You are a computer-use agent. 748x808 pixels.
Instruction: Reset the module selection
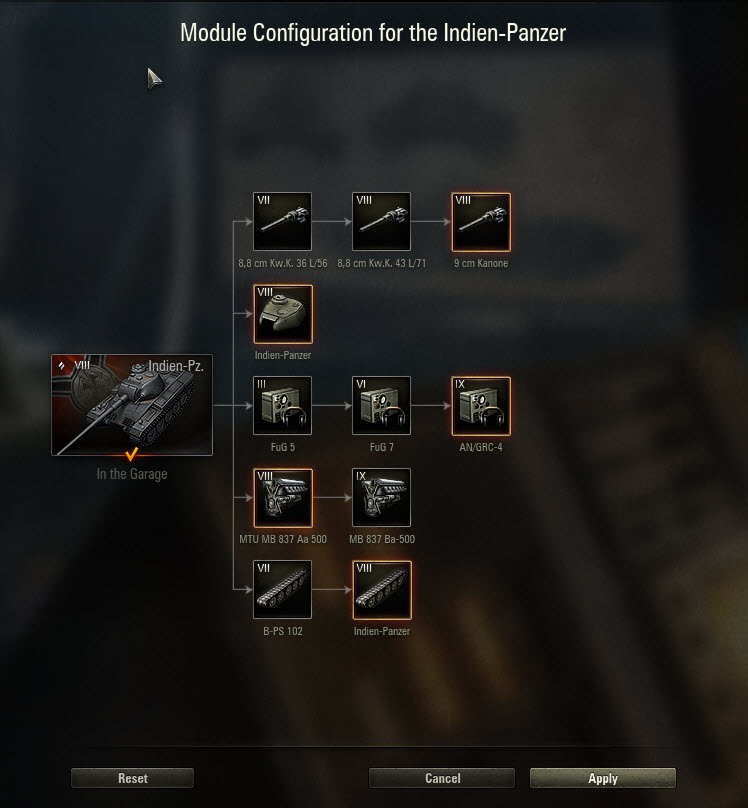tap(132, 778)
